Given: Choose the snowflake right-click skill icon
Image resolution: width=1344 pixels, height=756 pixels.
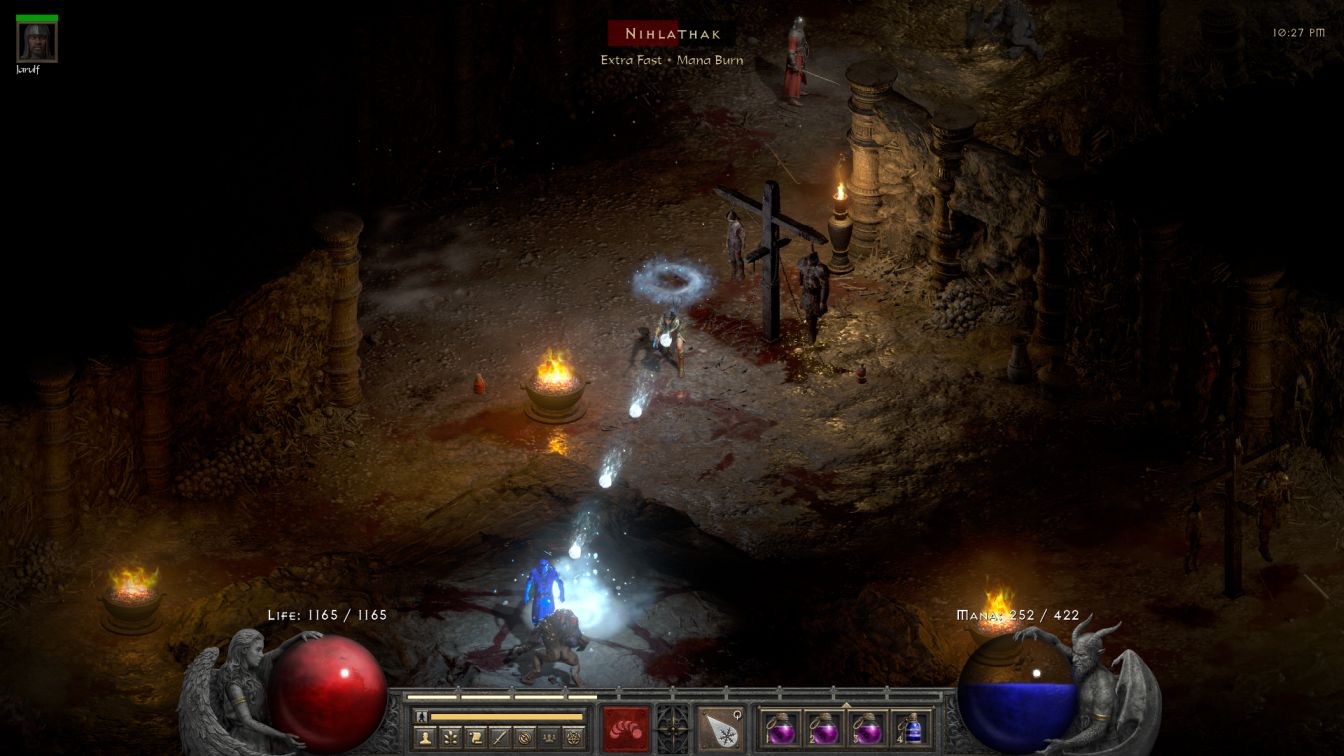Looking at the screenshot, I should coord(720,728).
